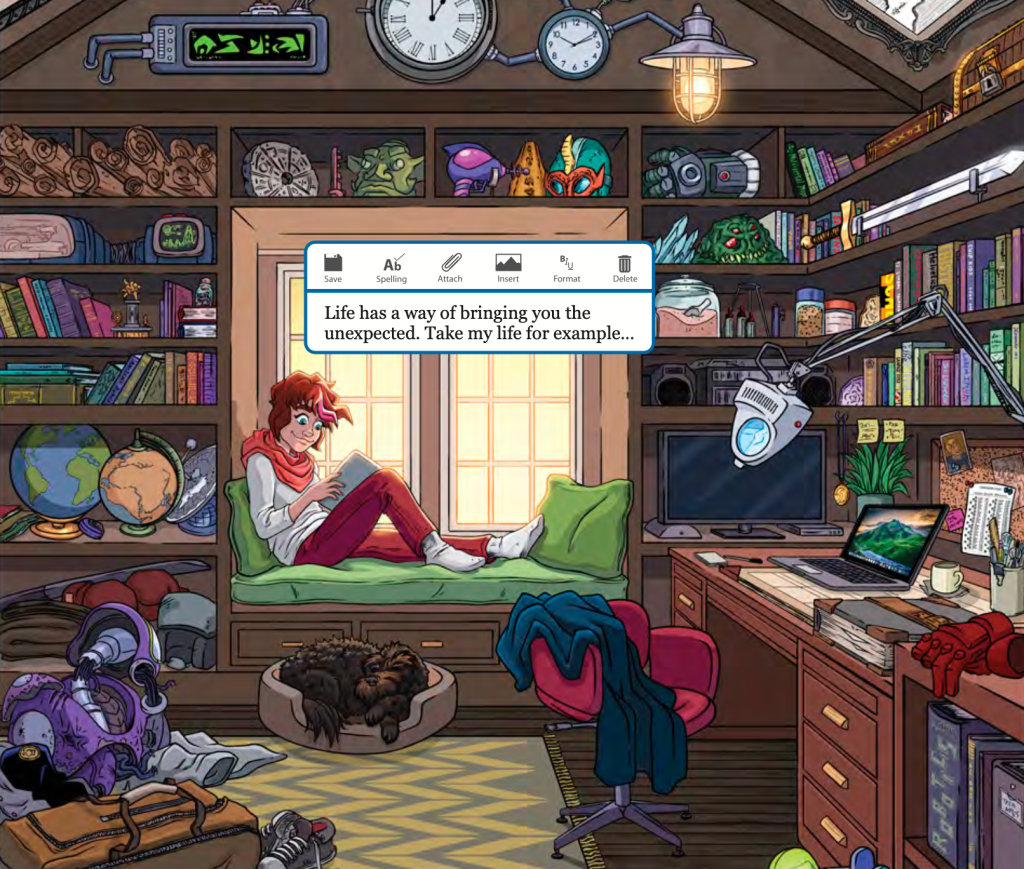The height and width of the screenshot is (869, 1024).
Task: Select the Format text option
Action: (x=566, y=267)
